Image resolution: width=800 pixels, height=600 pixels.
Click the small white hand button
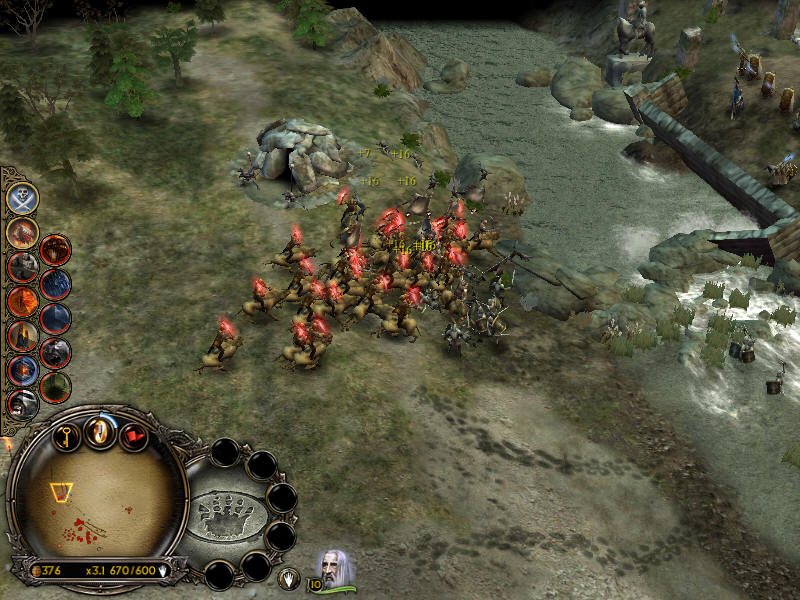coord(288,577)
